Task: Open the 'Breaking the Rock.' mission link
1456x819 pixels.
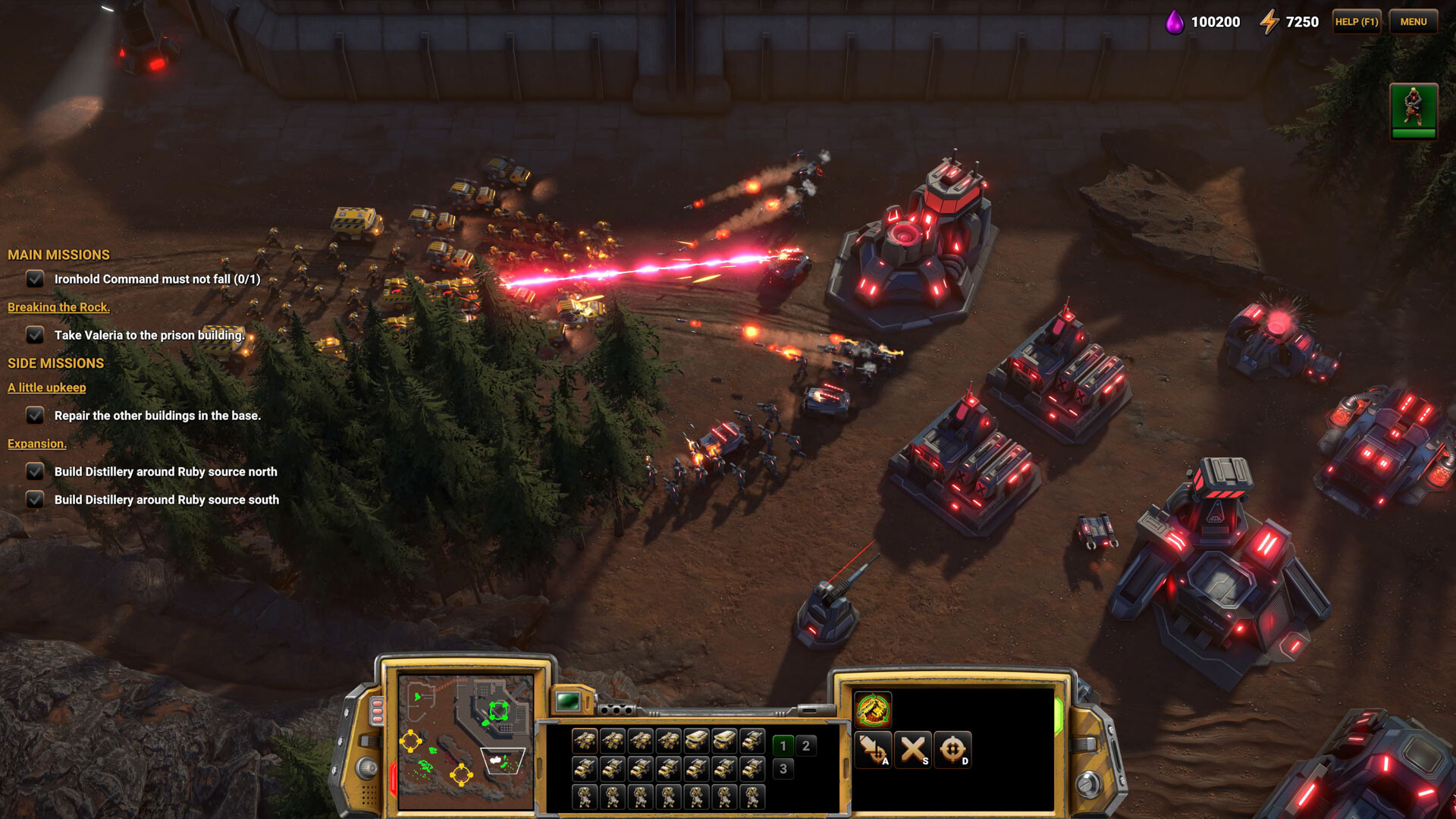Action: pos(58,307)
